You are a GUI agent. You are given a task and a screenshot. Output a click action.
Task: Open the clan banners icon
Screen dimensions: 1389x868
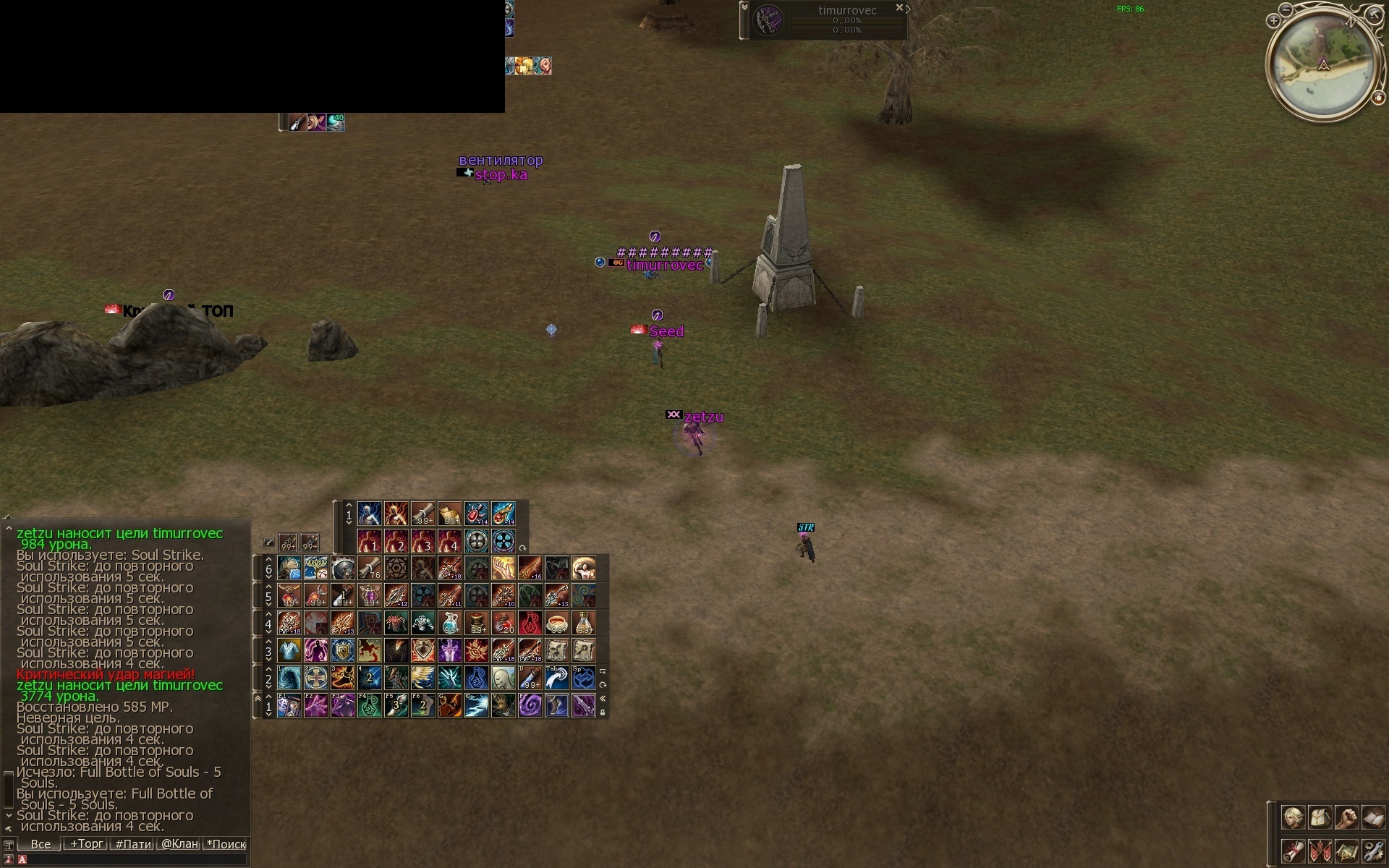tap(1320, 851)
